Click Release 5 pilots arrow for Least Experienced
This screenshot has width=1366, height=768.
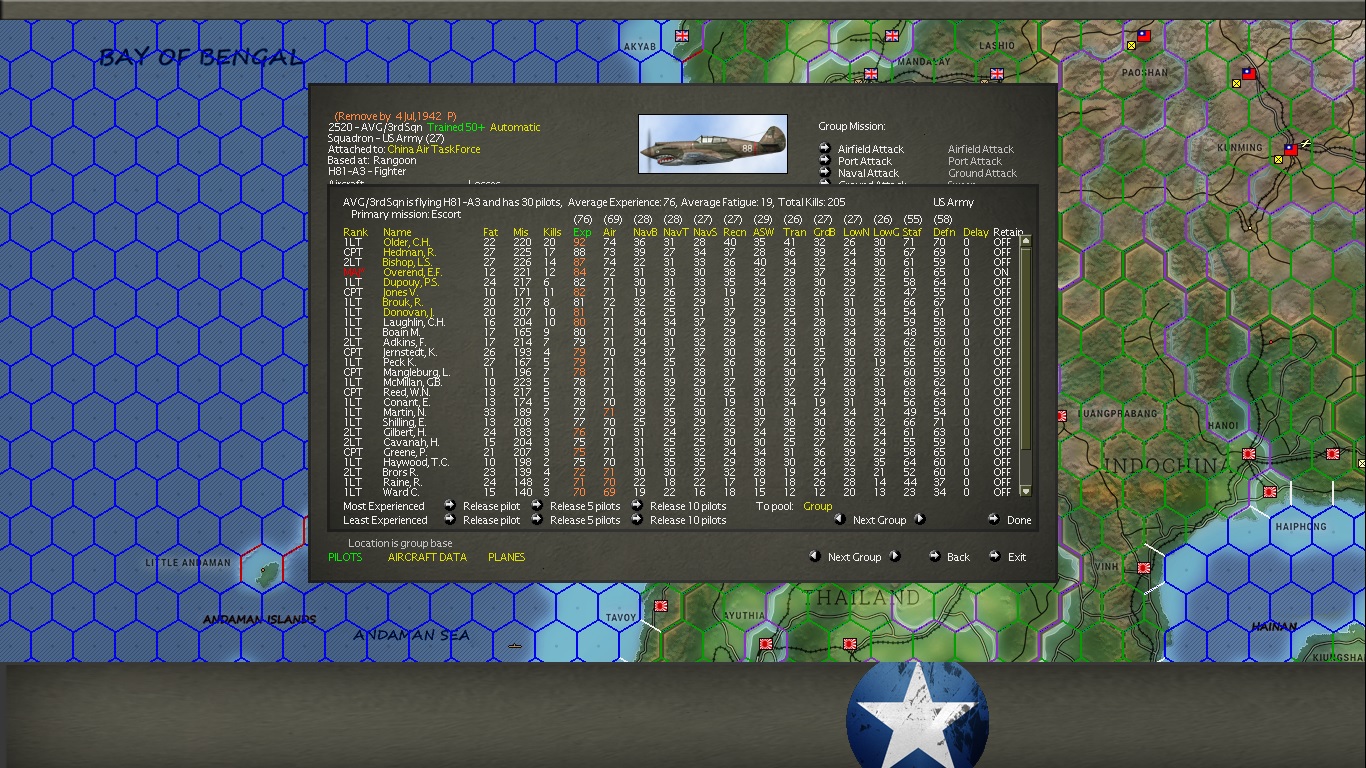point(538,520)
